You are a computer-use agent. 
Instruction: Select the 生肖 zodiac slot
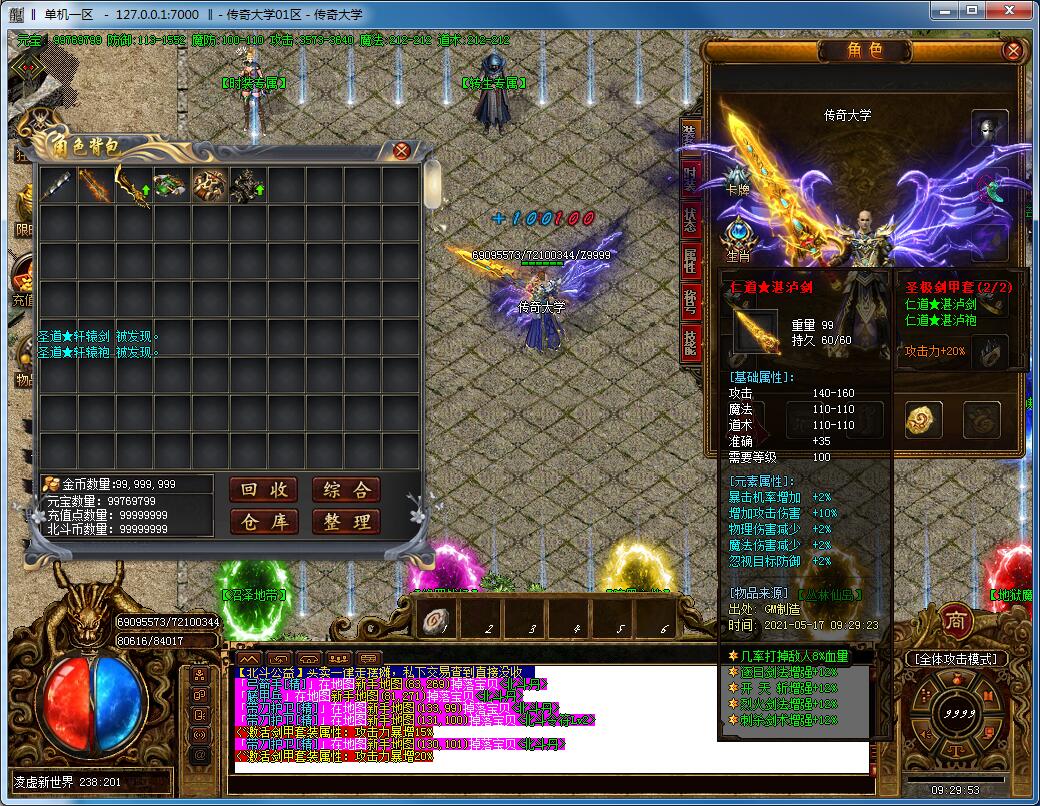point(738,238)
